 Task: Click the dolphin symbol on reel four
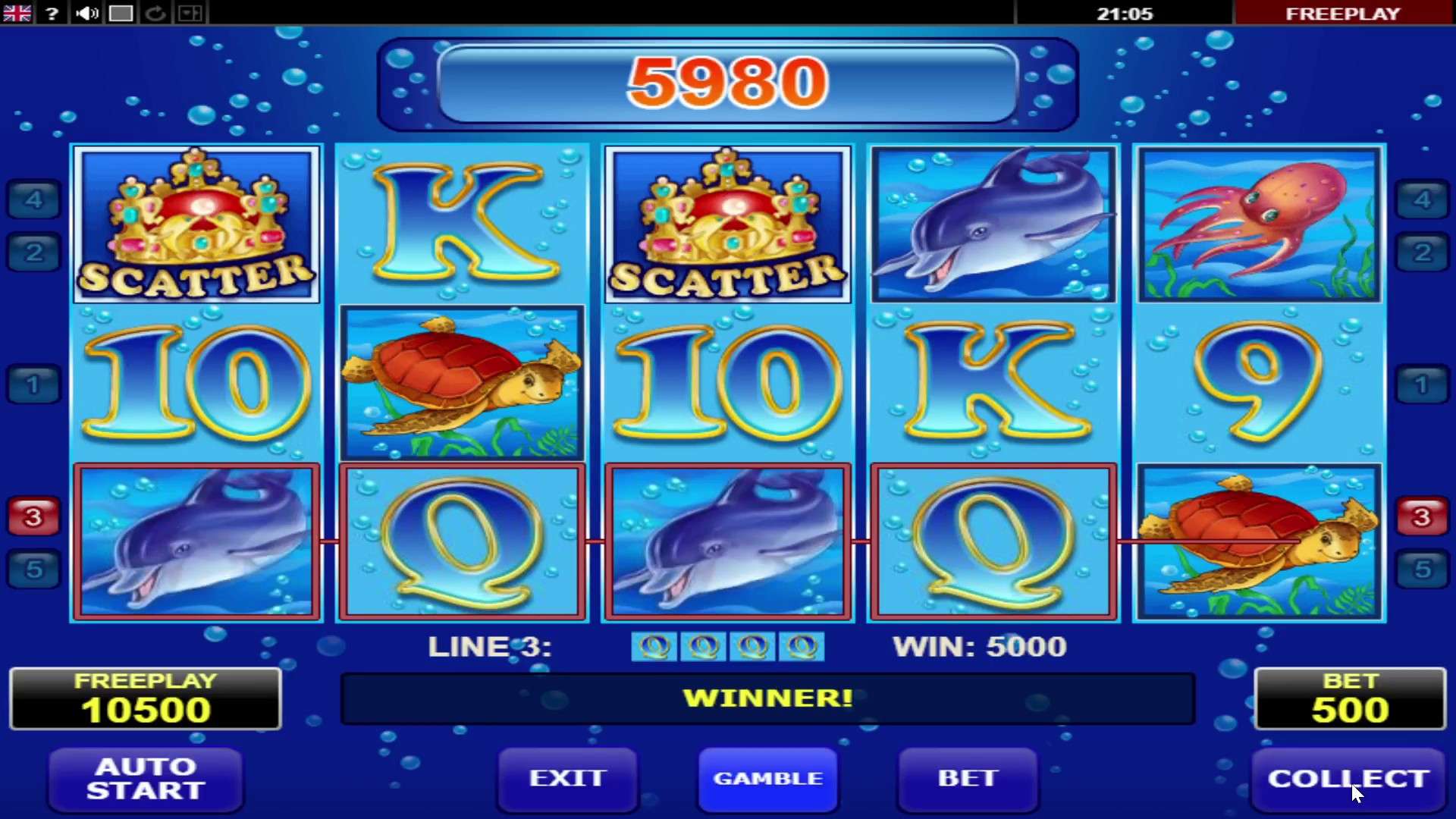(993, 224)
